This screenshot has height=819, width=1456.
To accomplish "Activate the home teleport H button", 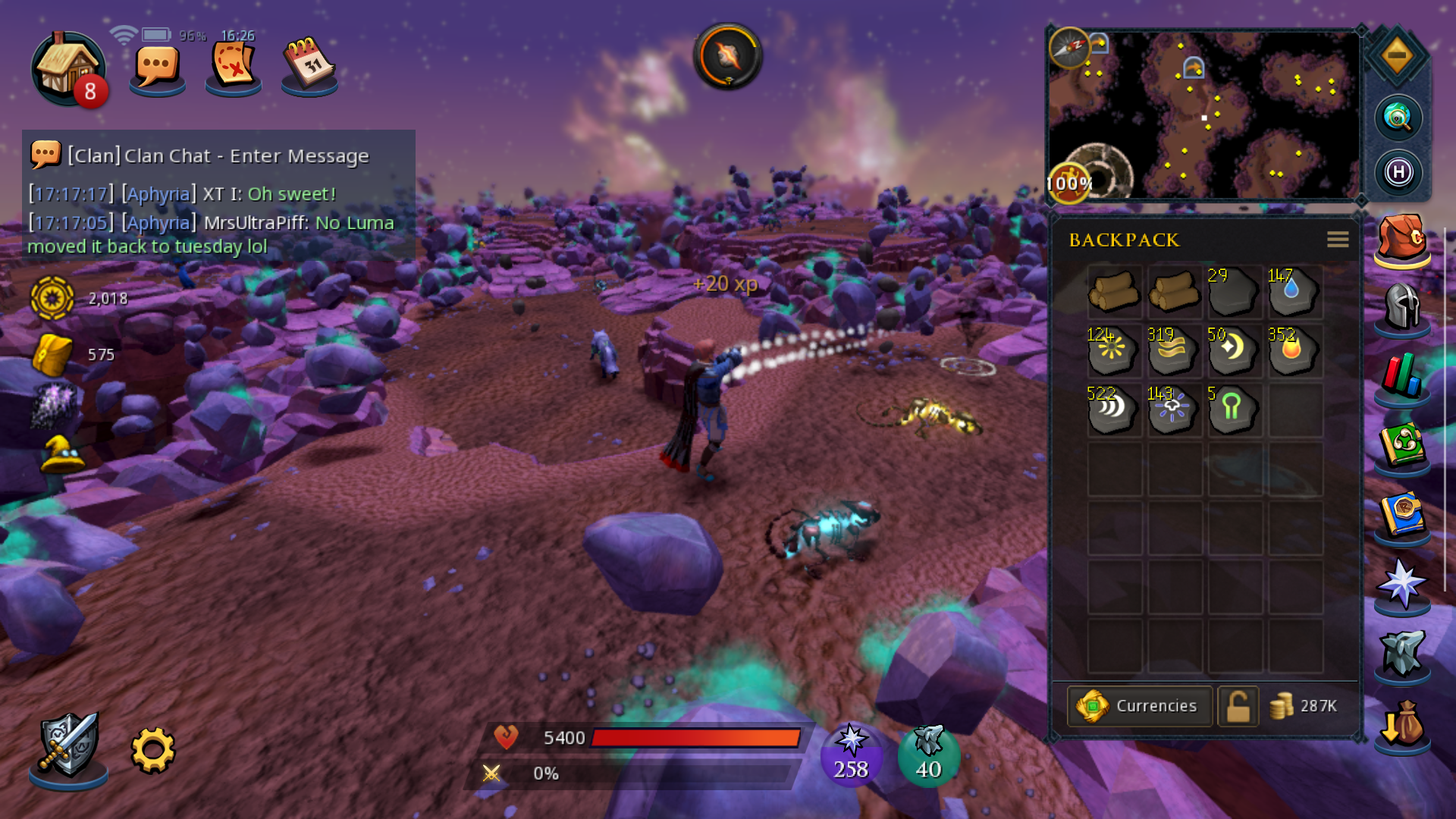I will click(1398, 173).
